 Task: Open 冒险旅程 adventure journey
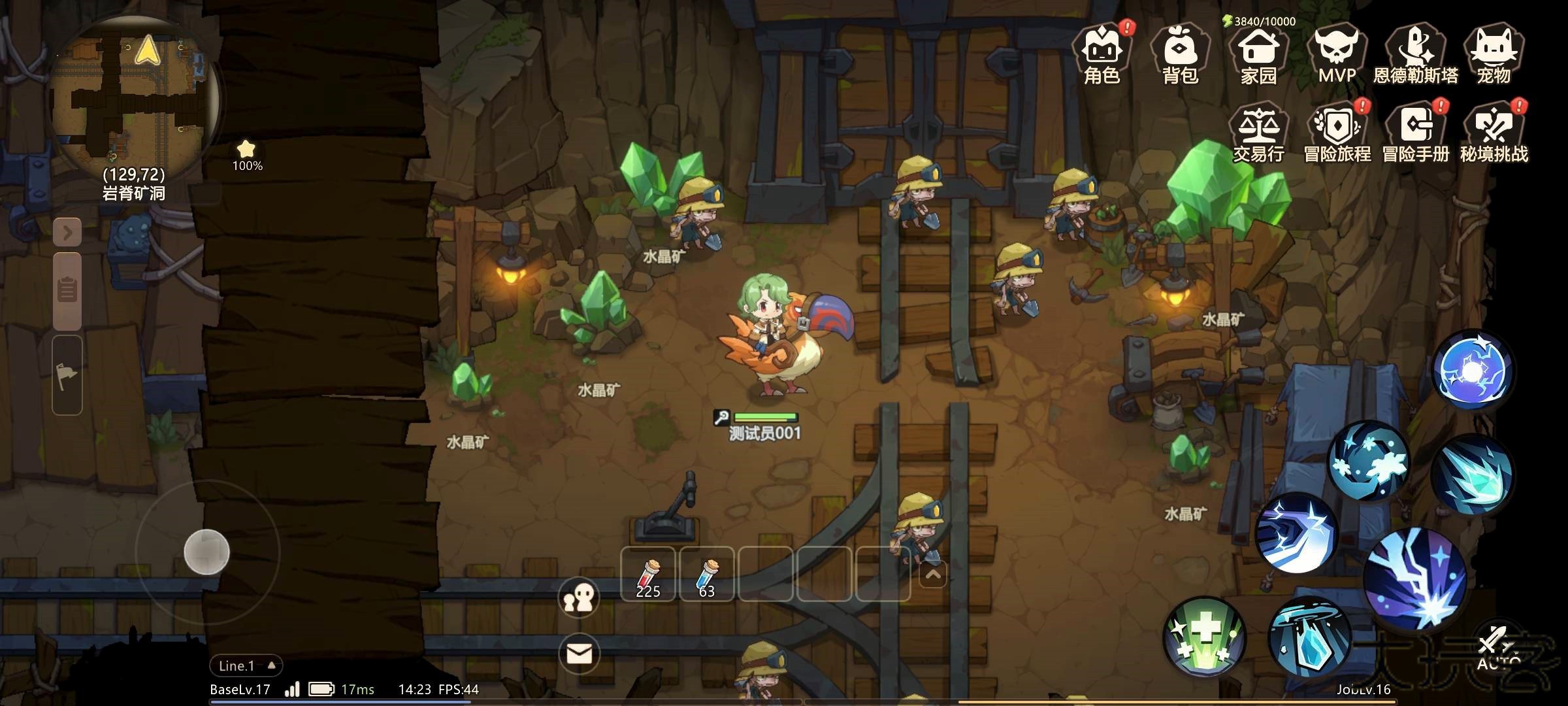tap(1337, 133)
